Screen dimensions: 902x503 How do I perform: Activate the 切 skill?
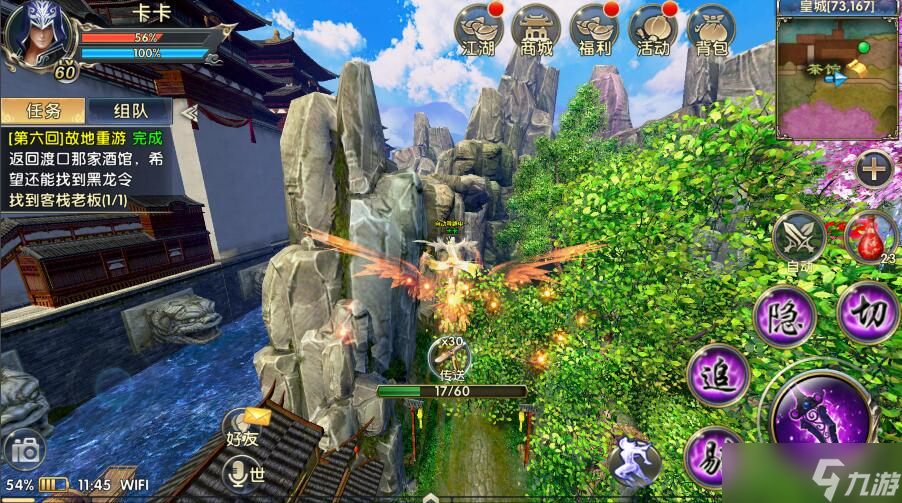pyautogui.click(x=868, y=313)
